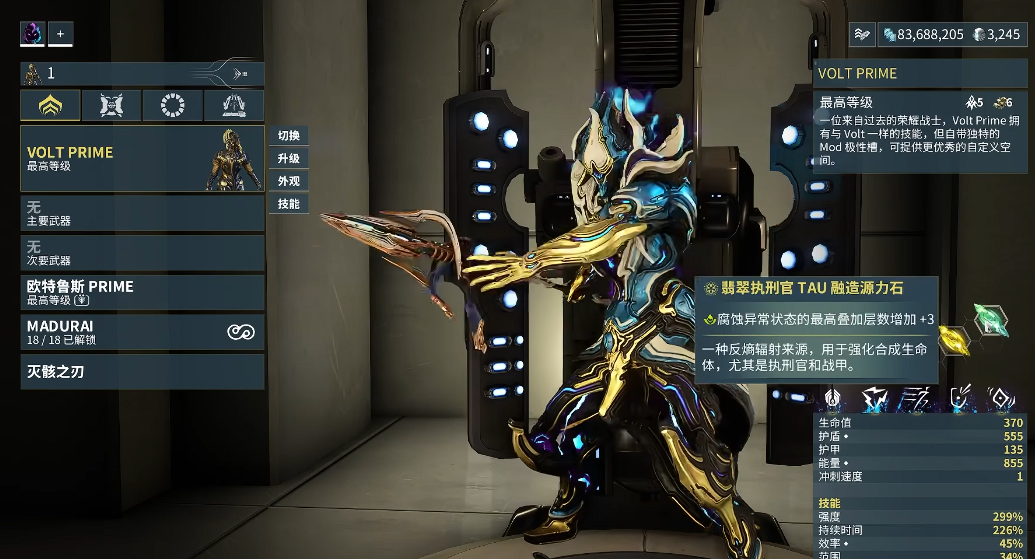Add a new loadout with the plus button
Image resolution: width=1035 pixels, height=559 pixels.
pyautogui.click(x=60, y=34)
